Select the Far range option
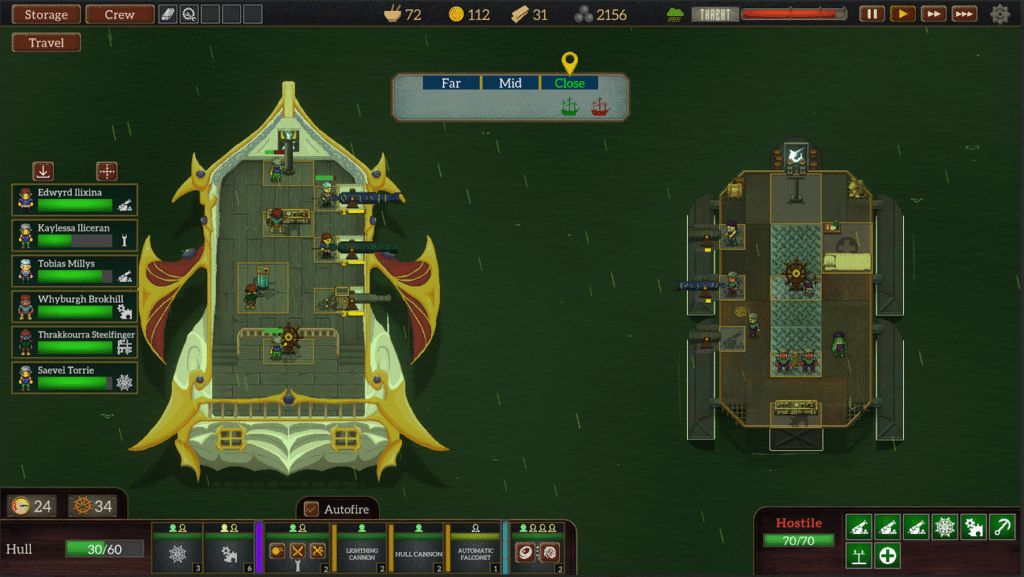This screenshot has height=577, width=1024. point(451,83)
